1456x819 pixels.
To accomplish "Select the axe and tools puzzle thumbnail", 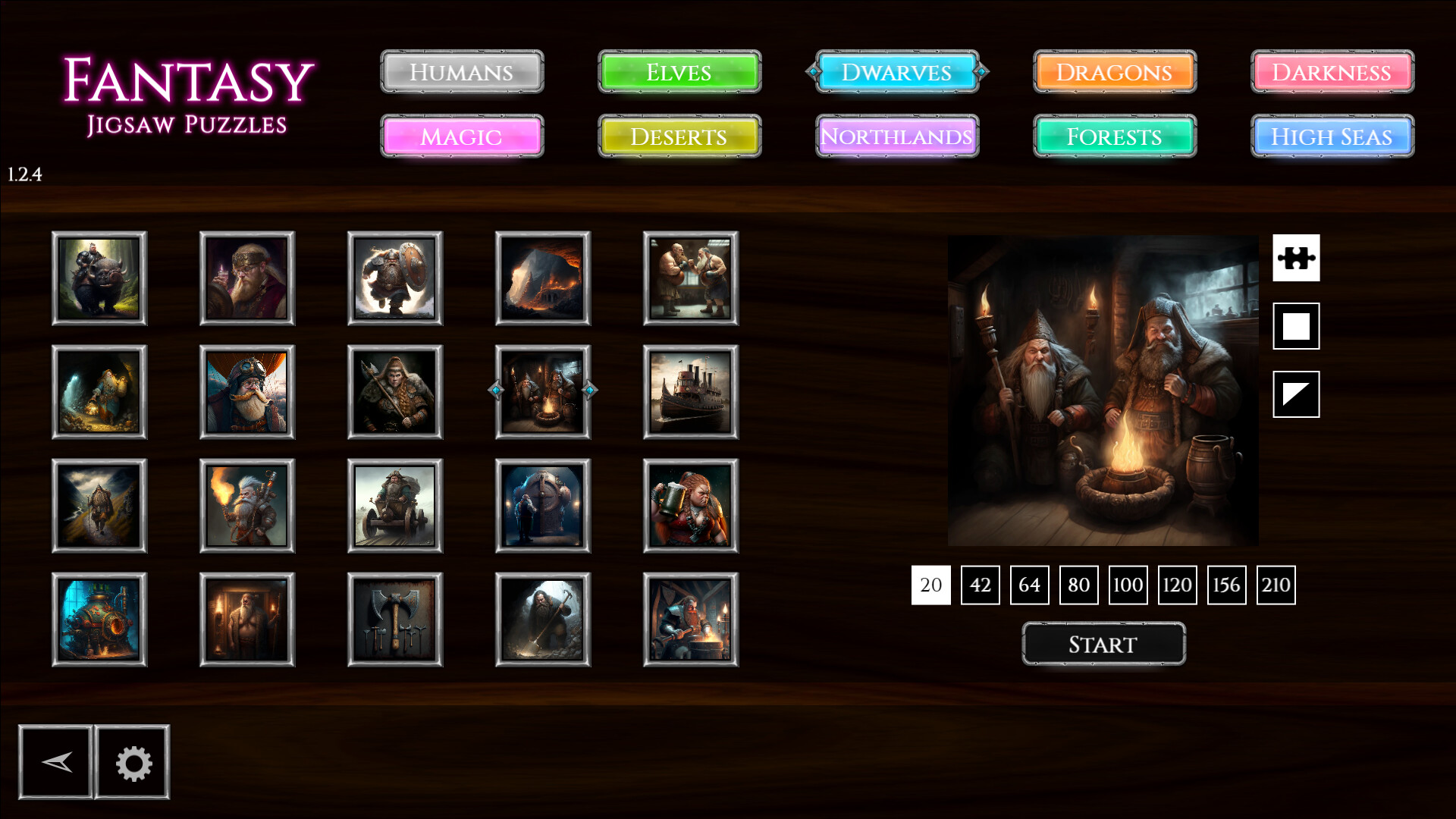I will pyautogui.click(x=395, y=619).
